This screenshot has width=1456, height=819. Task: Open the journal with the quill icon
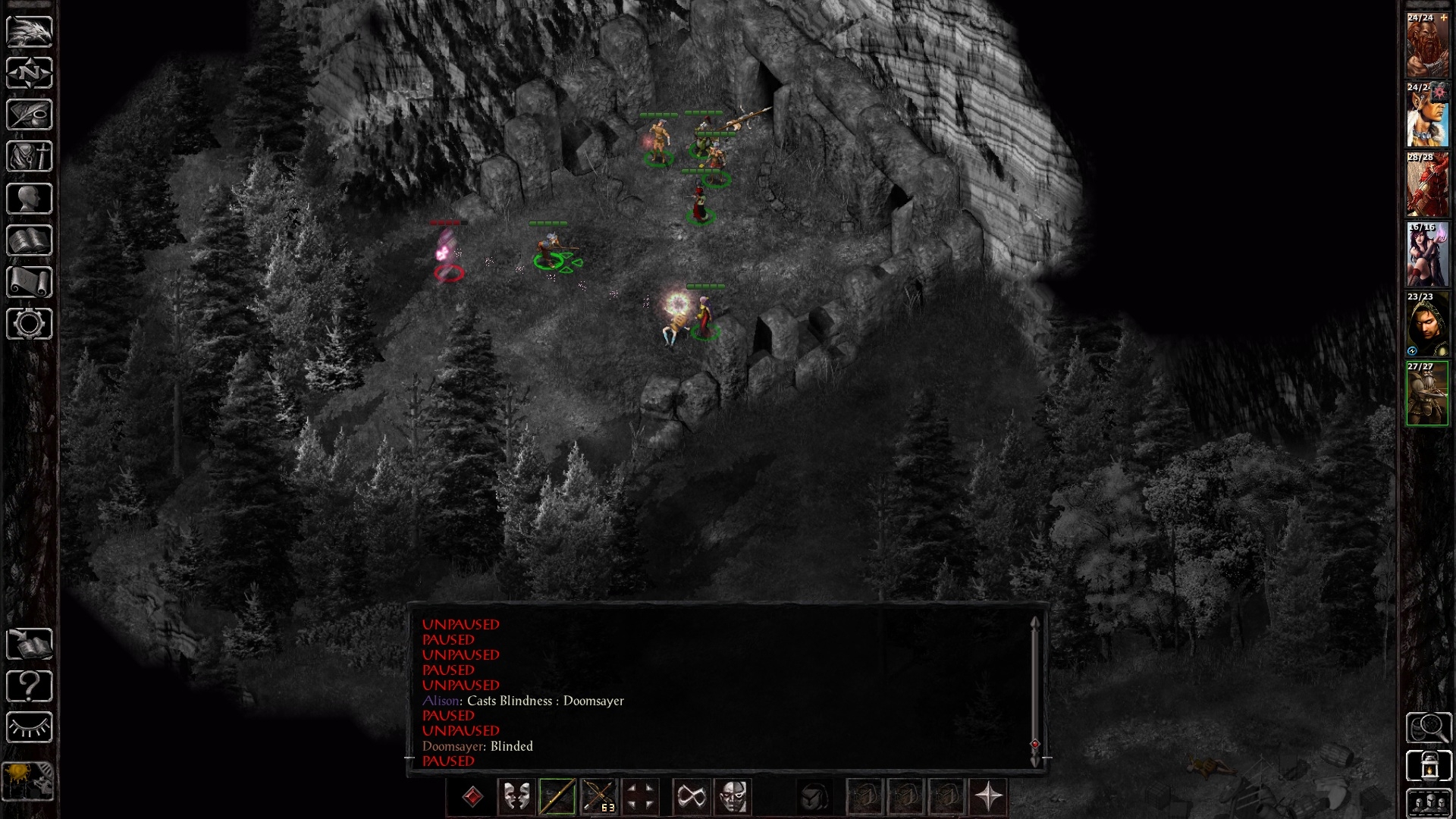click(30, 115)
